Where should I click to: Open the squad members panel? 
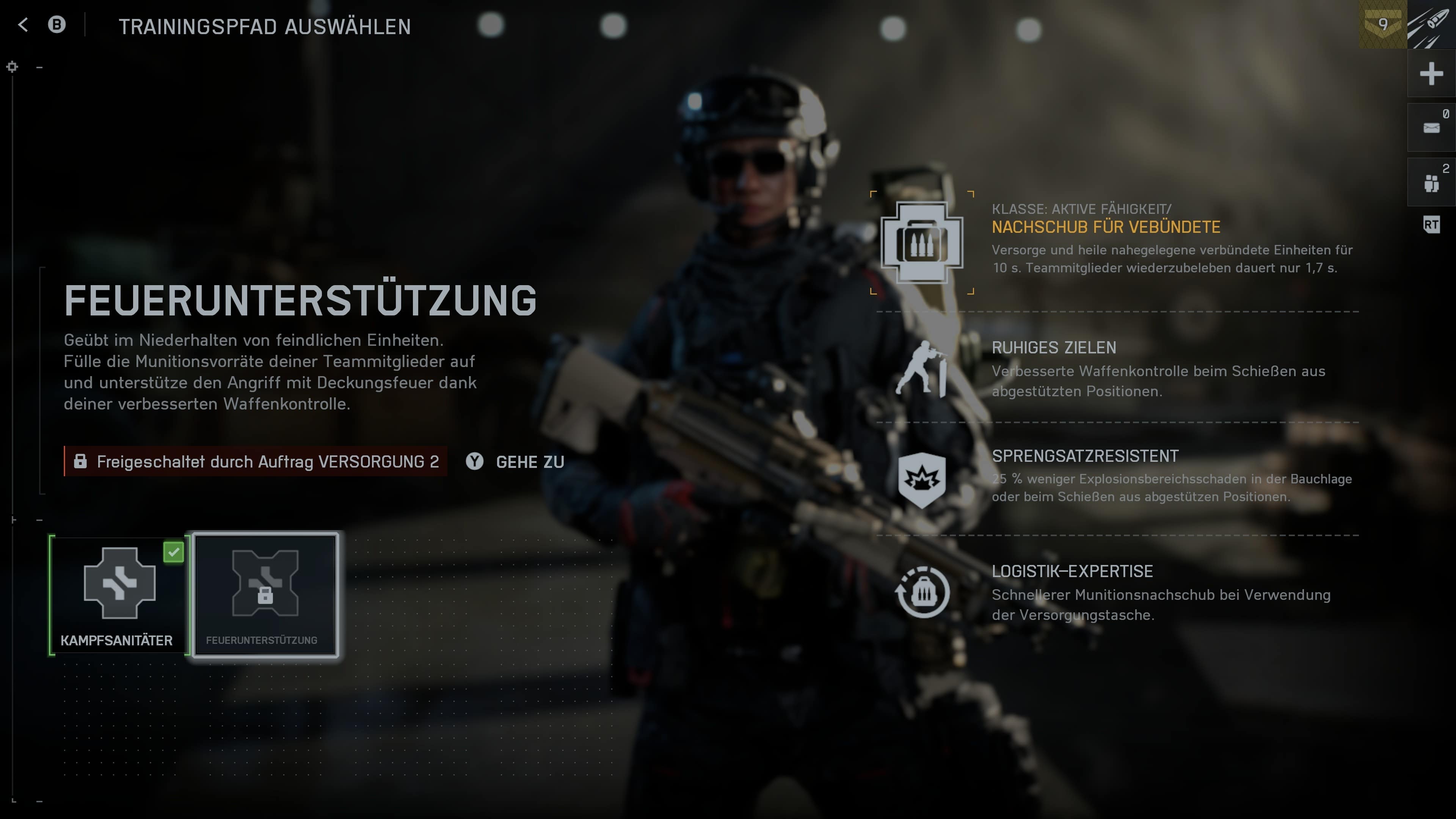(1431, 182)
